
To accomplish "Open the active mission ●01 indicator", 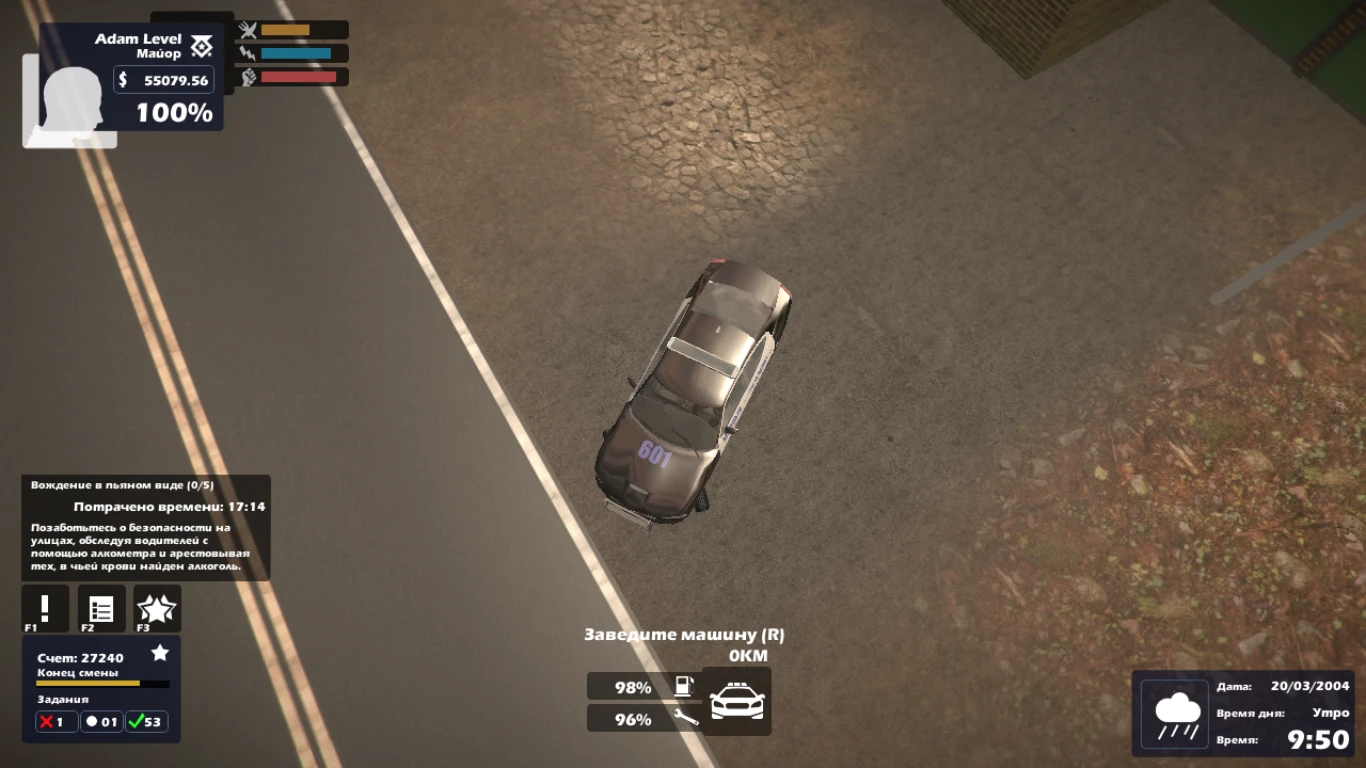I will click(x=100, y=721).
